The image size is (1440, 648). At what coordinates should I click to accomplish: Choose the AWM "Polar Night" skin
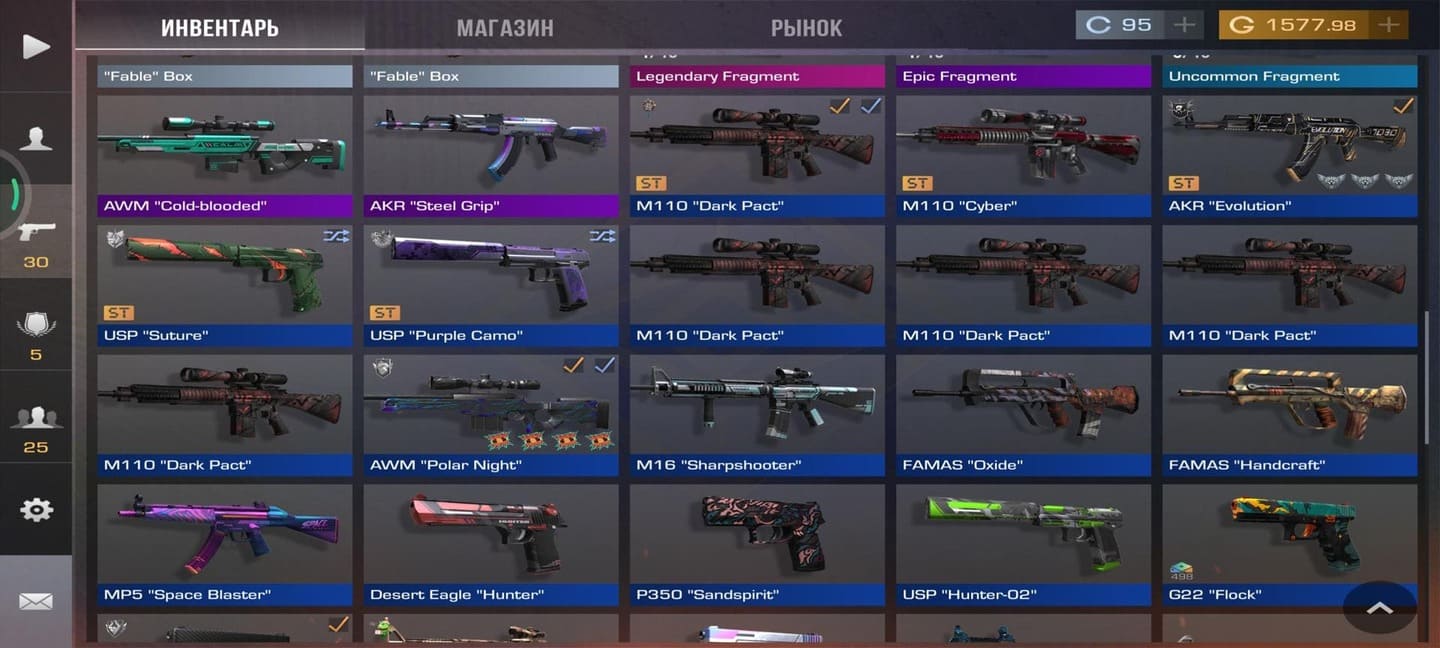(x=491, y=412)
